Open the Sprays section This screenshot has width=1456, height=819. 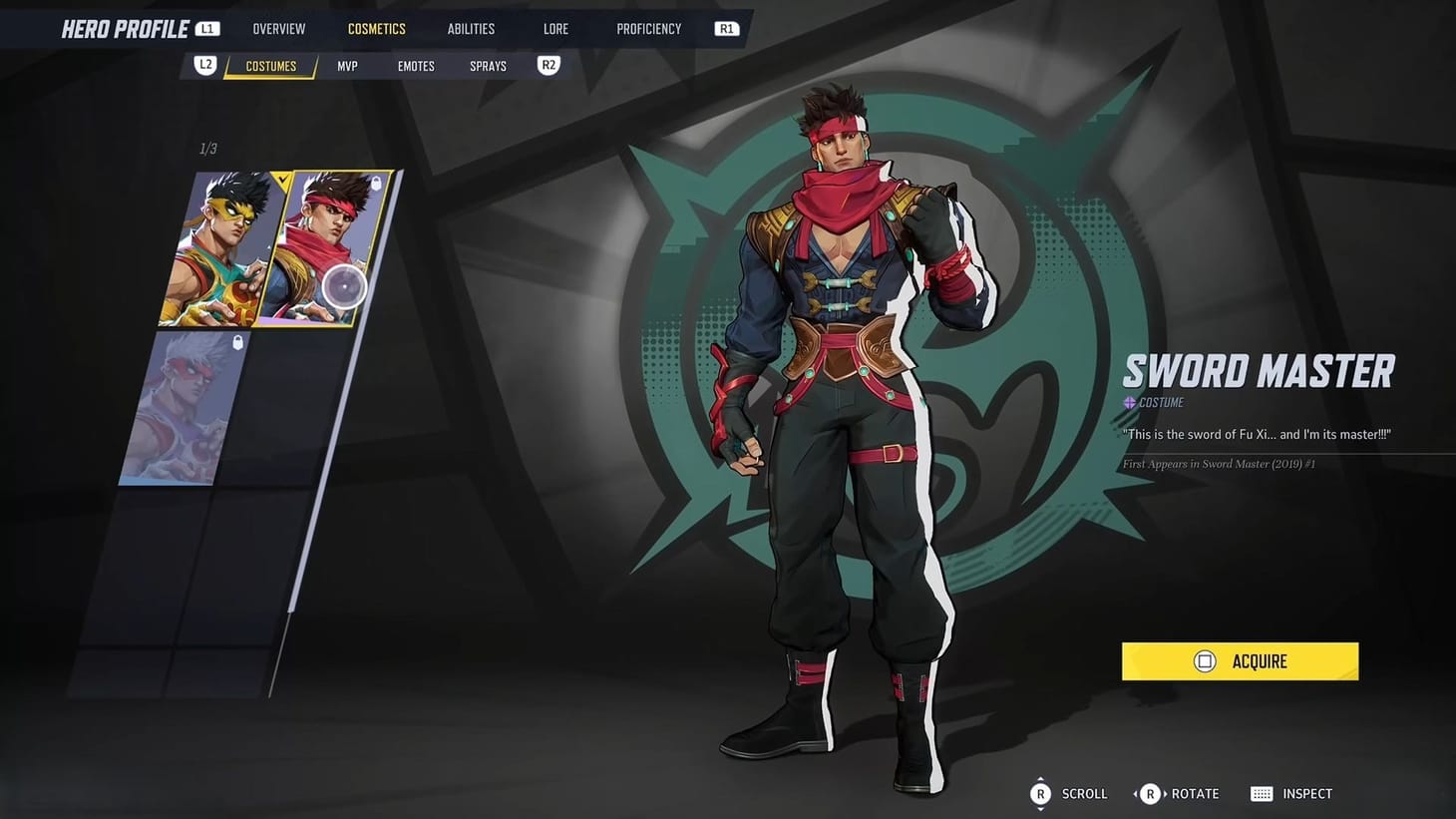pyautogui.click(x=487, y=64)
